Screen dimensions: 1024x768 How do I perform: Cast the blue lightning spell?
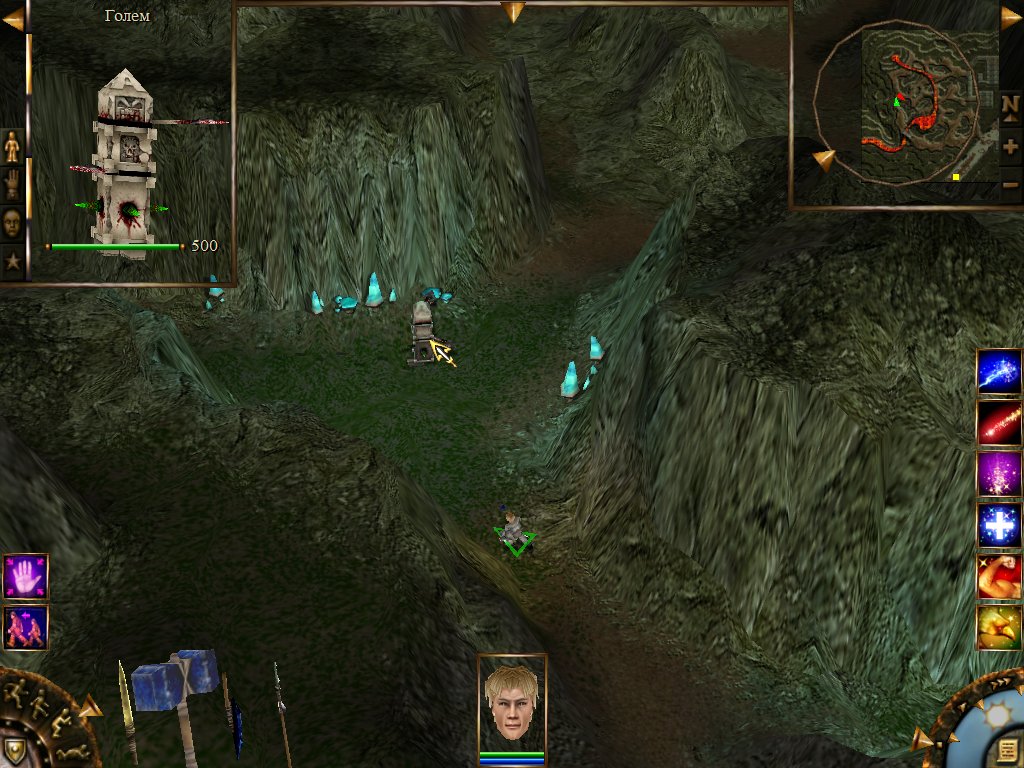[x=998, y=372]
